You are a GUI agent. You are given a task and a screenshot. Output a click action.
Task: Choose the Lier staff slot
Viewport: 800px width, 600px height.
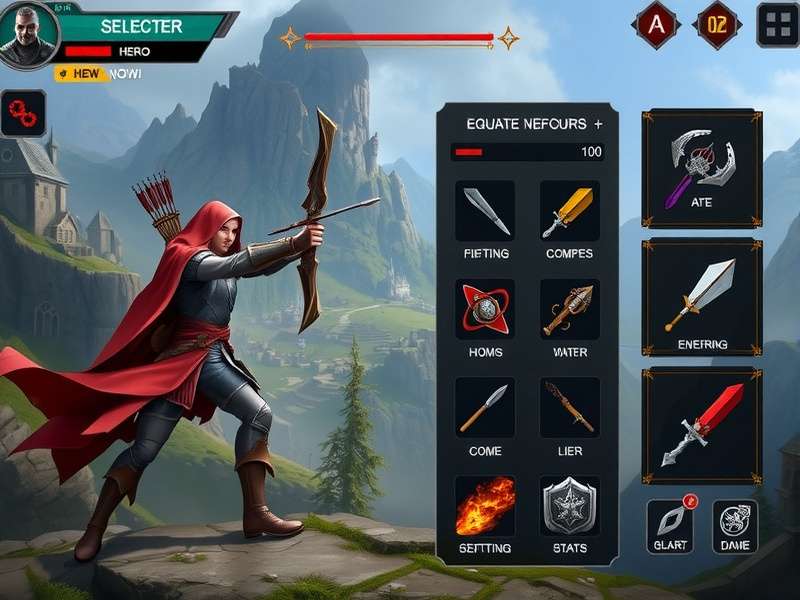[x=569, y=407]
